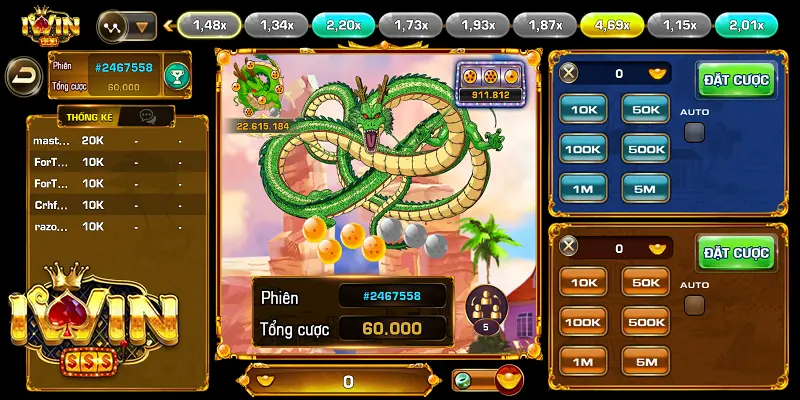Pick the blue 5M bet chip
The image size is (800, 400).
click(645, 187)
